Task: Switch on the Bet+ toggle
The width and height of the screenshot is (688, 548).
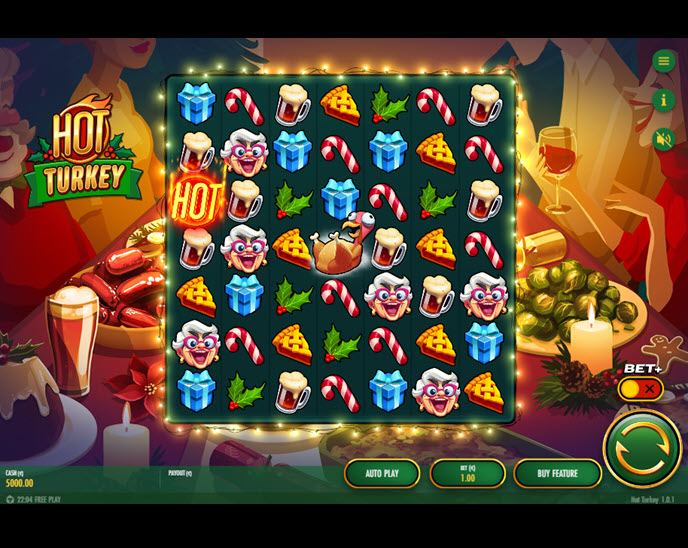Action: [640, 388]
